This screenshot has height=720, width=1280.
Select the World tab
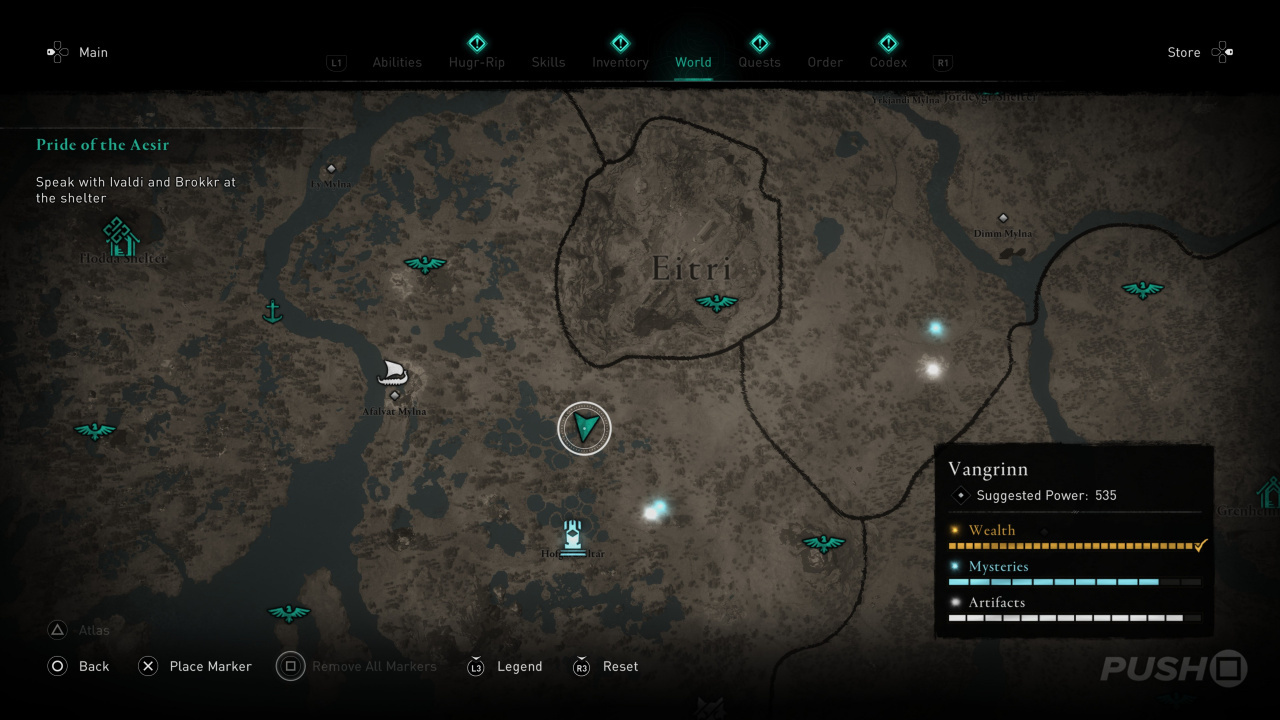point(693,62)
